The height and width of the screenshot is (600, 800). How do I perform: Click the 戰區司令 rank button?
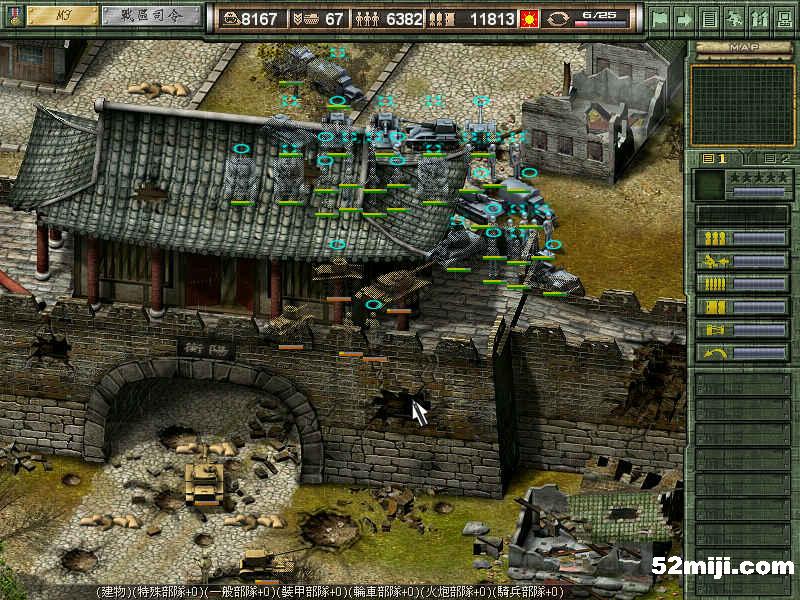coord(151,16)
